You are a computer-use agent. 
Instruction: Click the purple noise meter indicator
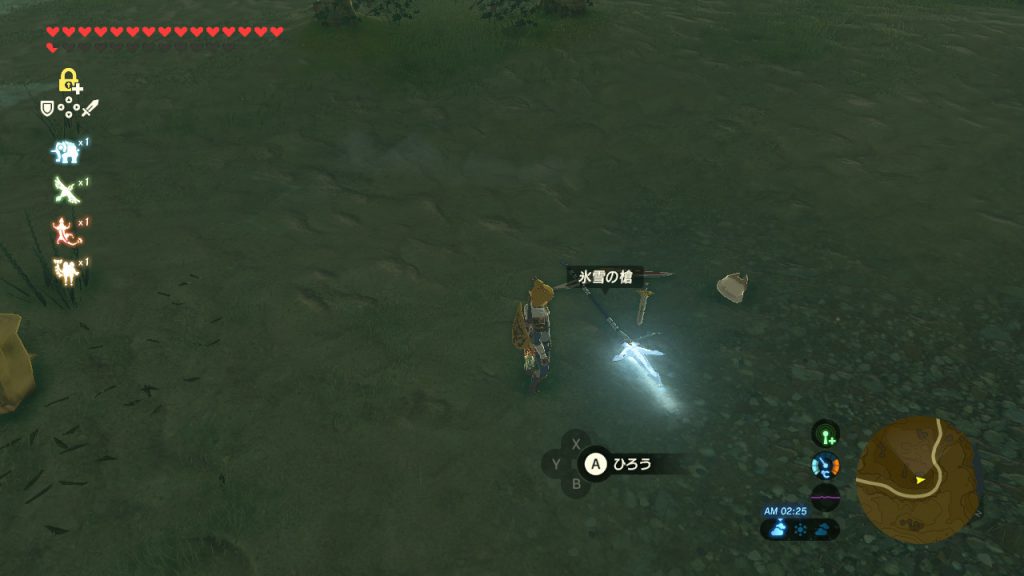(825, 496)
